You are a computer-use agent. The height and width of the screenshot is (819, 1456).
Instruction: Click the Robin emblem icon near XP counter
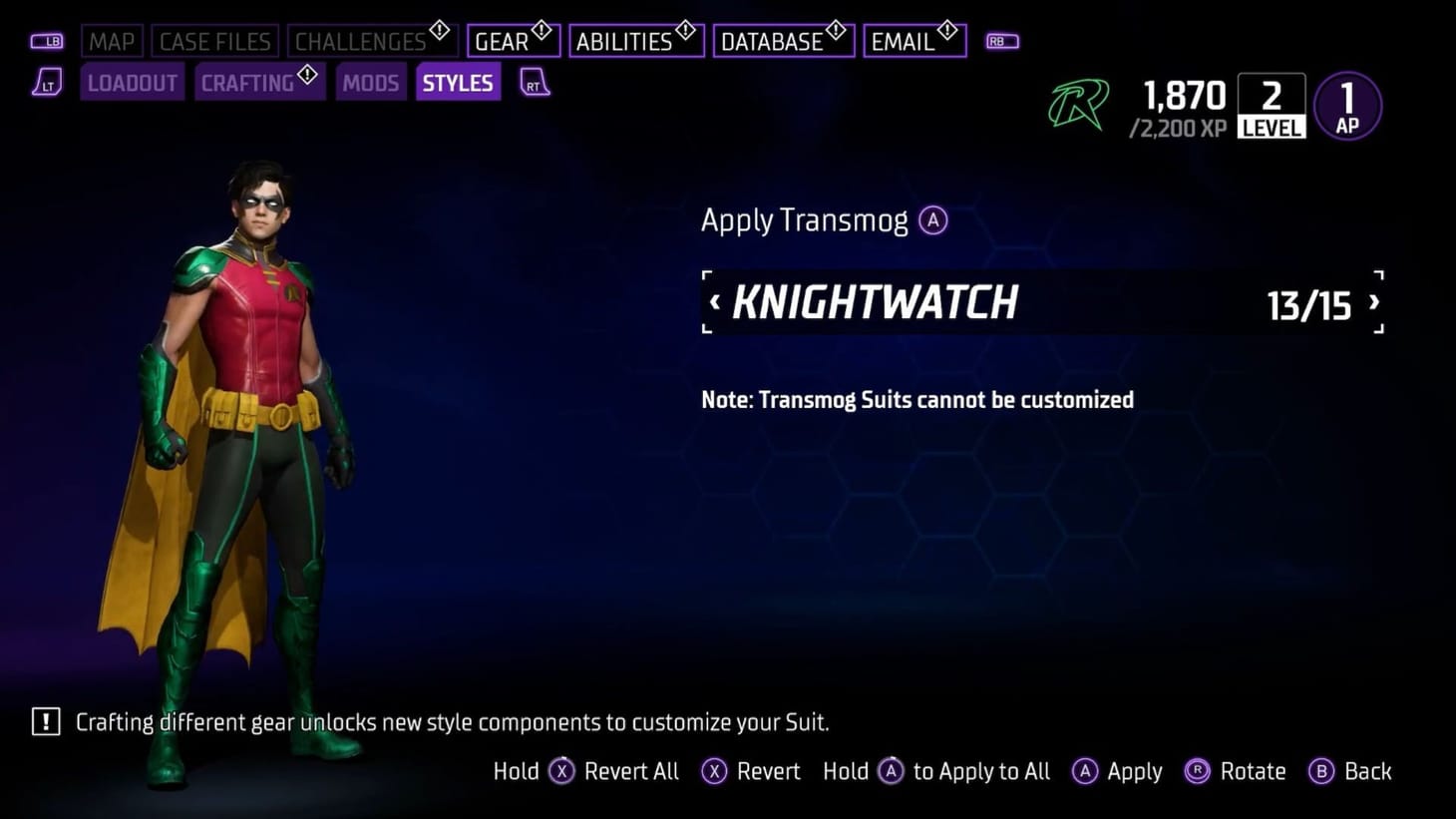(1079, 104)
